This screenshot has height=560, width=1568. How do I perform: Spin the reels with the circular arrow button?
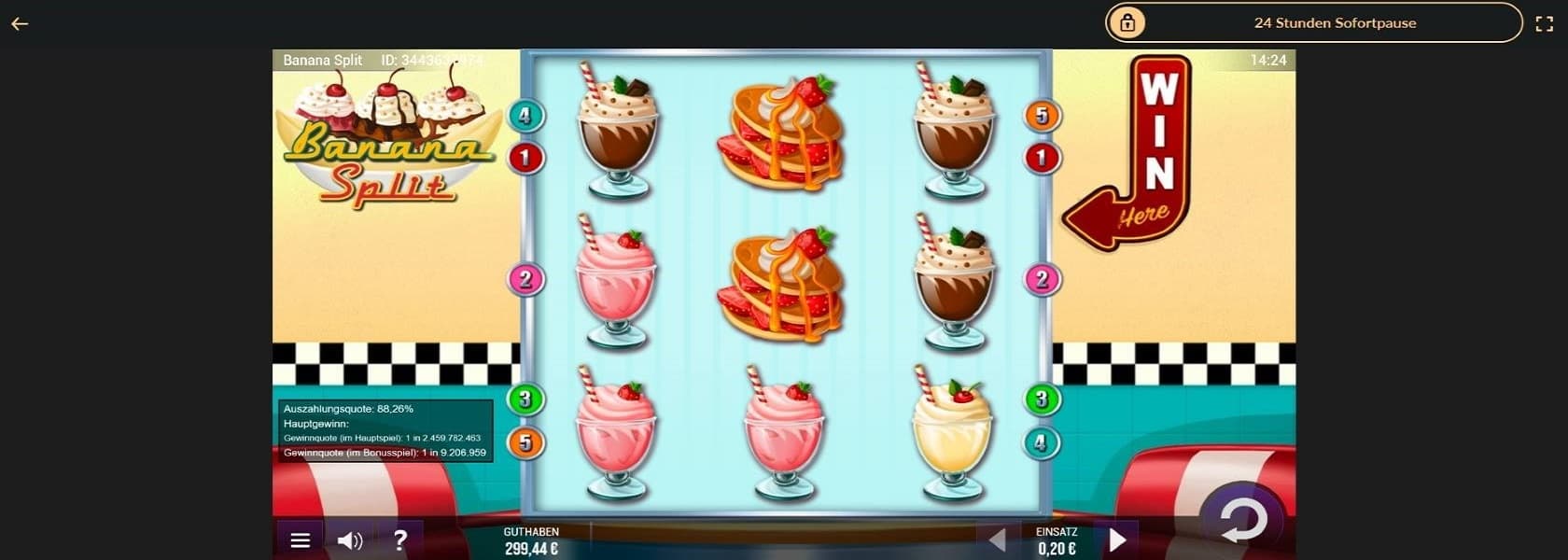coord(1243,520)
